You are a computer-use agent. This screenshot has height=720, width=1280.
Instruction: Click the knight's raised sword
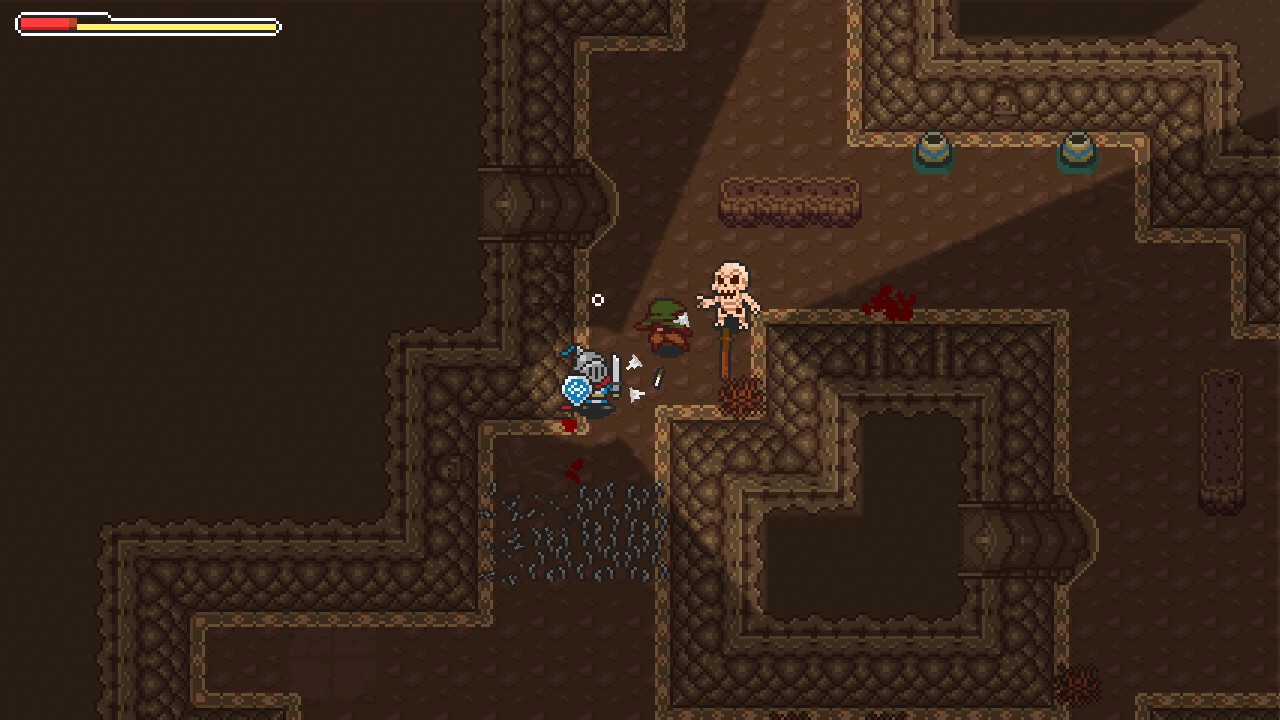pos(617,372)
